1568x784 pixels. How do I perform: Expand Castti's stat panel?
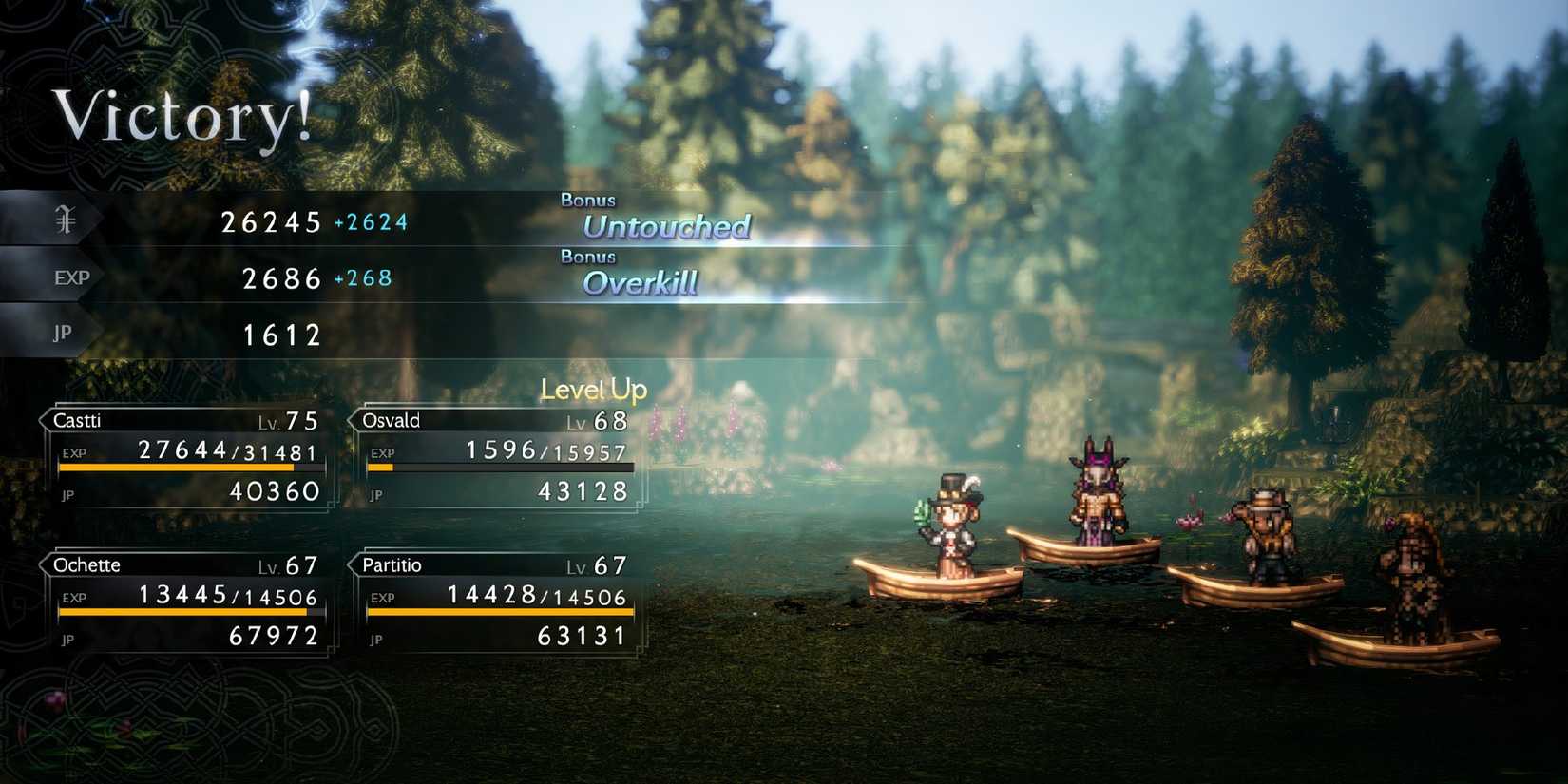point(185,456)
